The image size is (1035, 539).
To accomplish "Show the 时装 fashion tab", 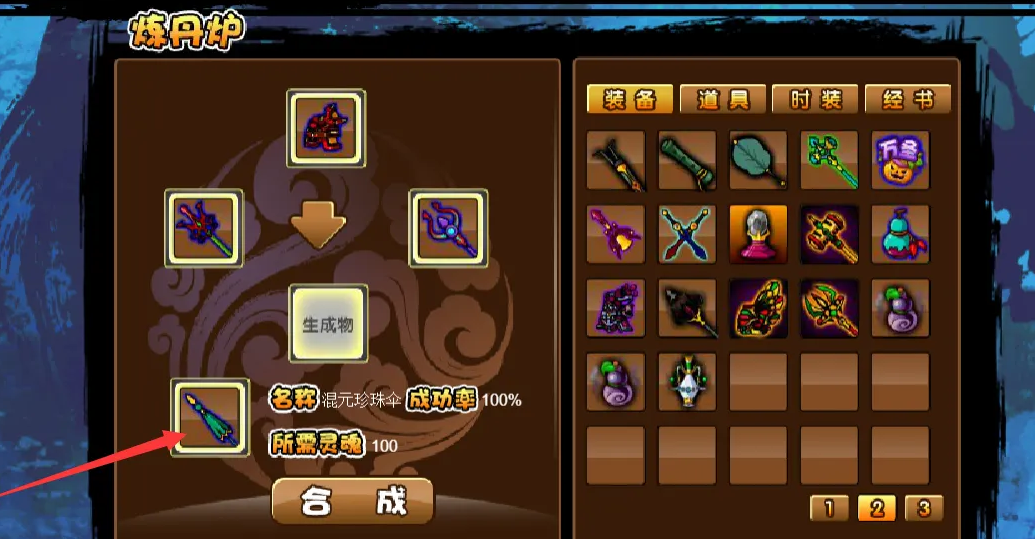I will pos(814,99).
